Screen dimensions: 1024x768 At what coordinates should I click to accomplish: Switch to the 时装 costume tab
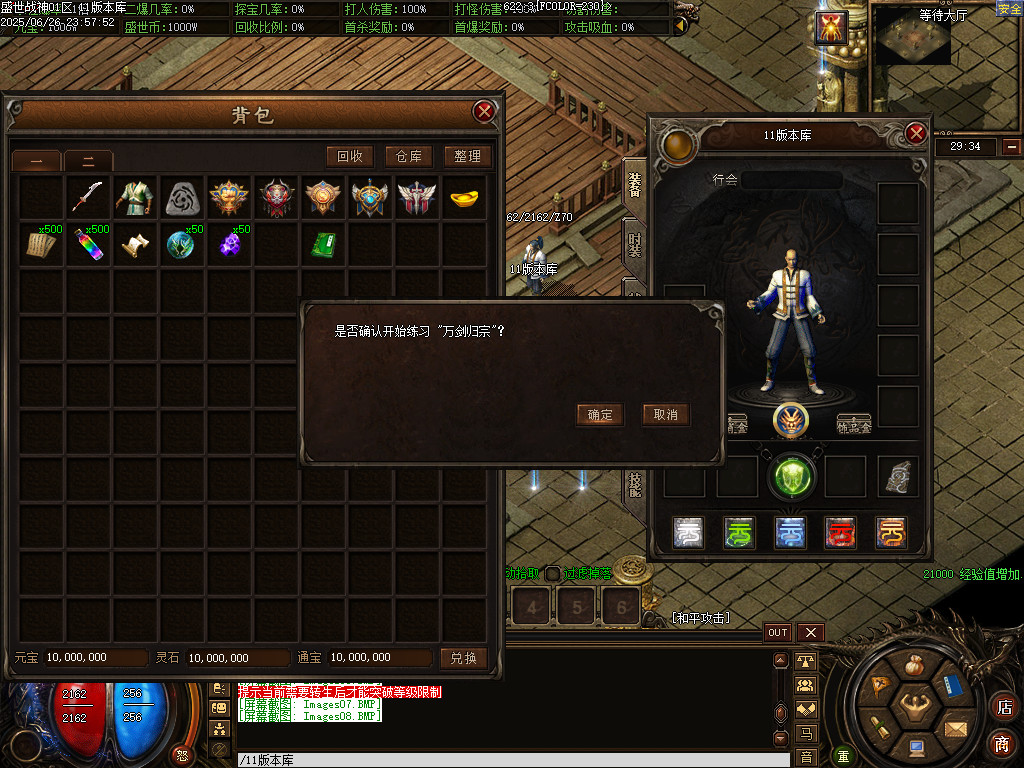[x=634, y=245]
